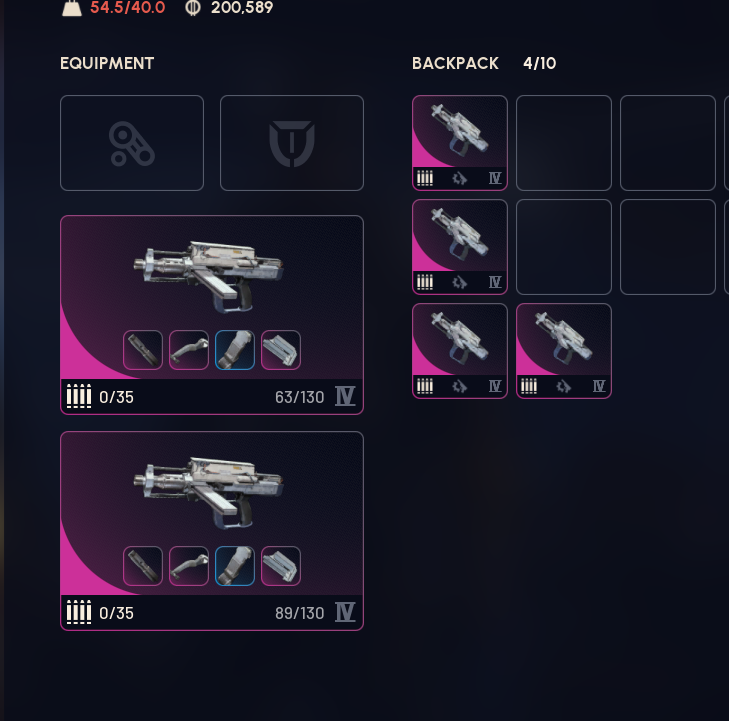Viewport: 729px width, 721px height.
Task: Open the empty augment slot with linked-rings icon
Action: [x=132, y=143]
